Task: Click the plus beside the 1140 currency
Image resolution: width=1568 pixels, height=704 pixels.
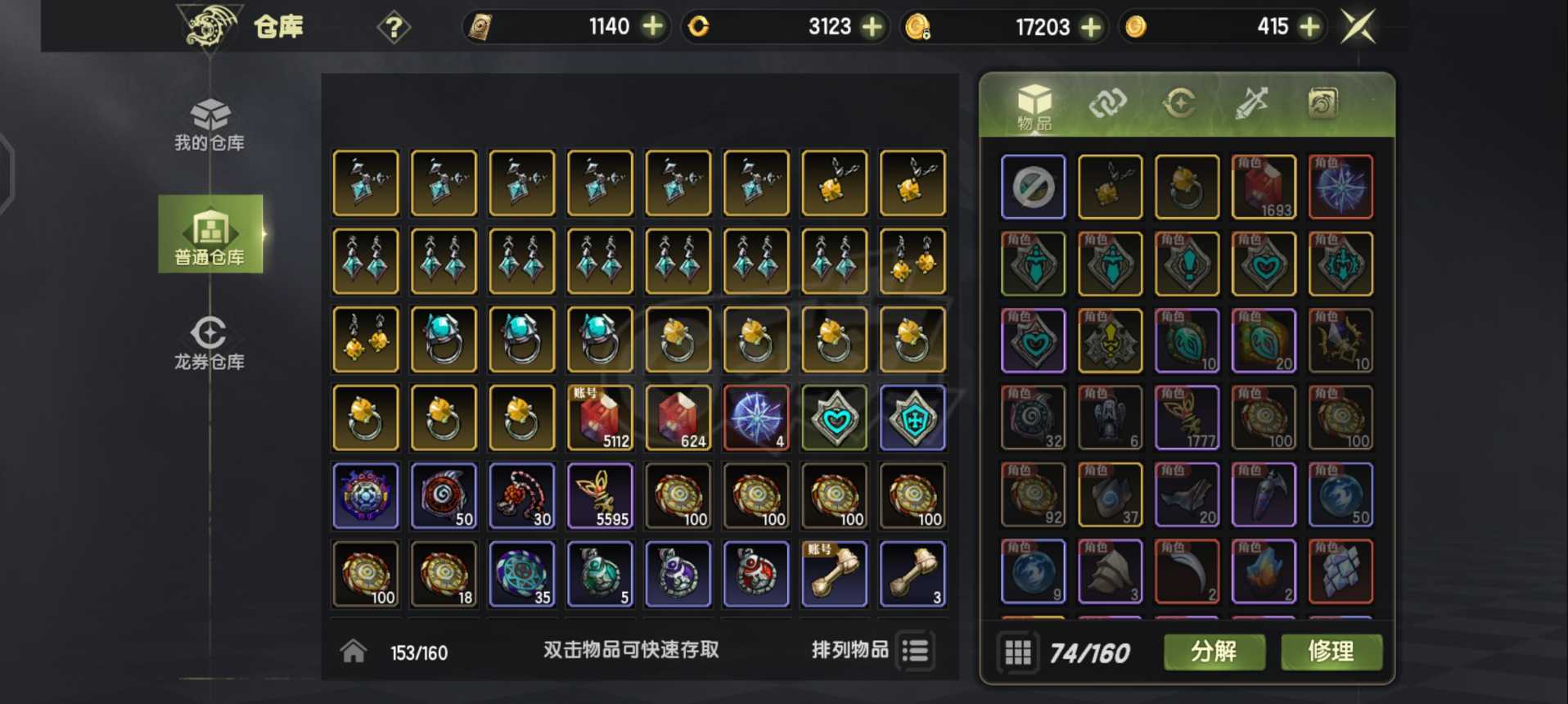Action: tap(651, 26)
